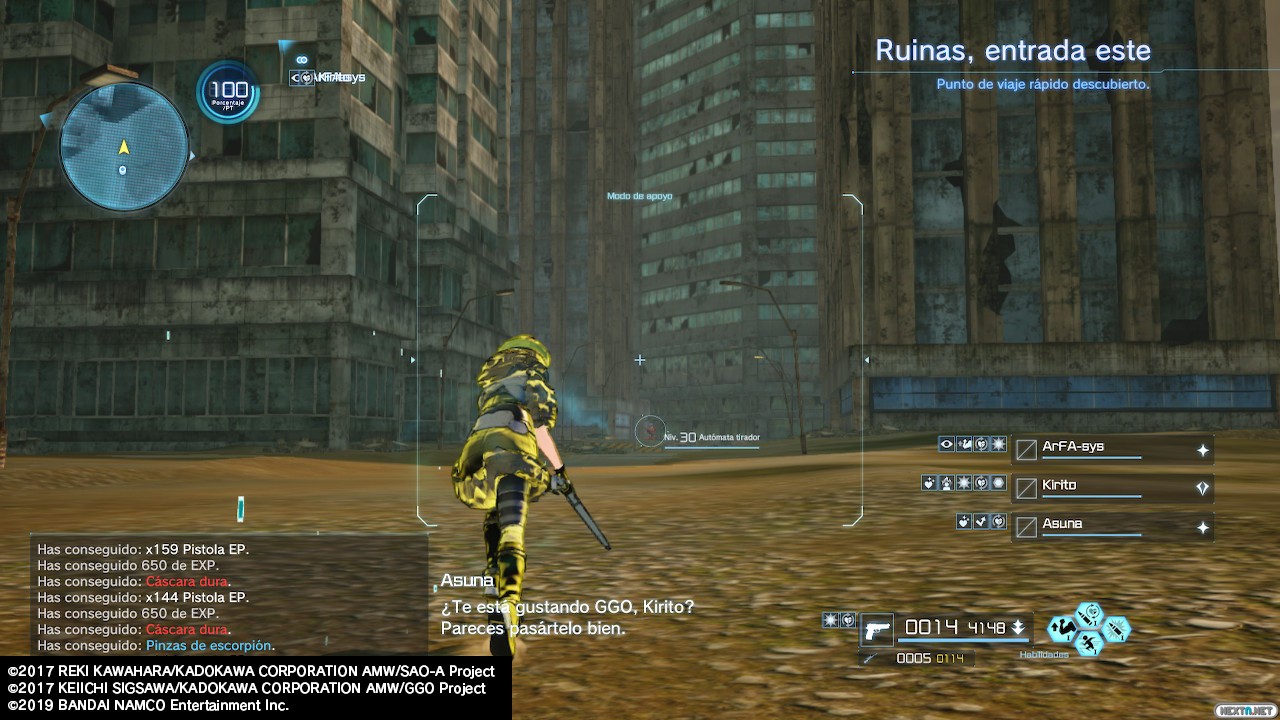The width and height of the screenshot is (1280, 720).
Task: Click the checkmark status icon beside Asuna
Action: point(981,521)
